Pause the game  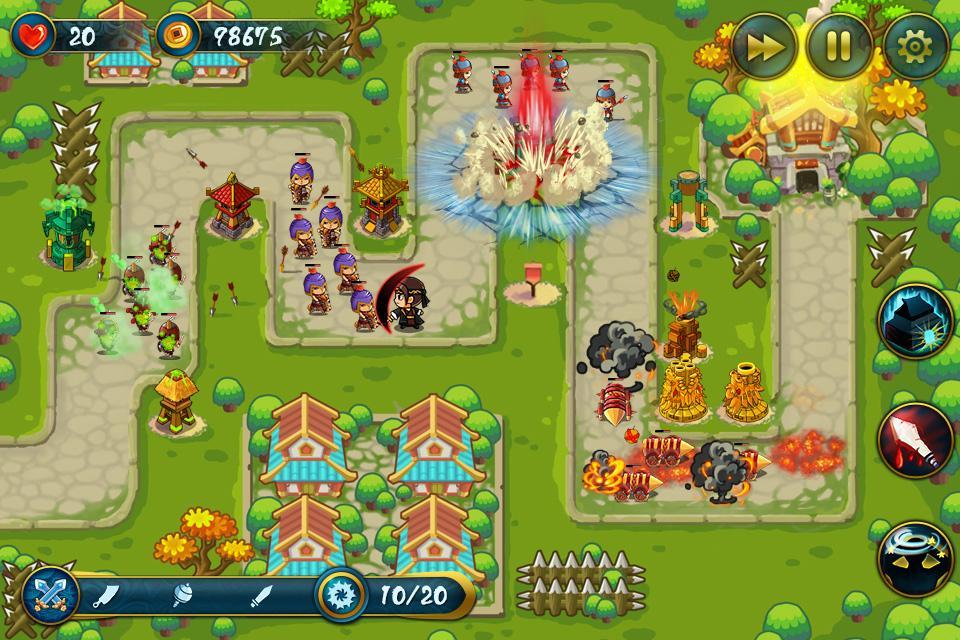(x=840, y=45)
